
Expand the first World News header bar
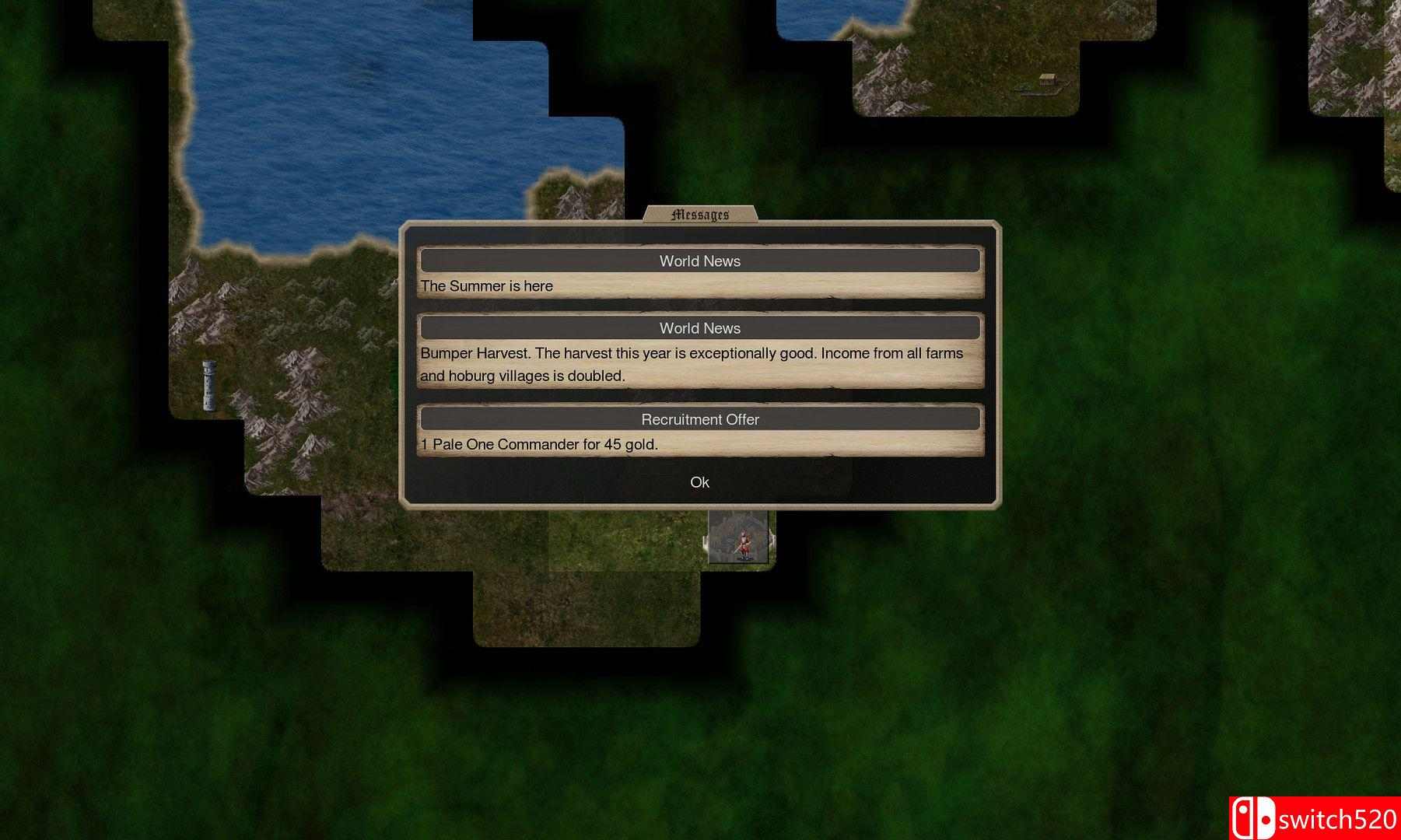[699, 261]
